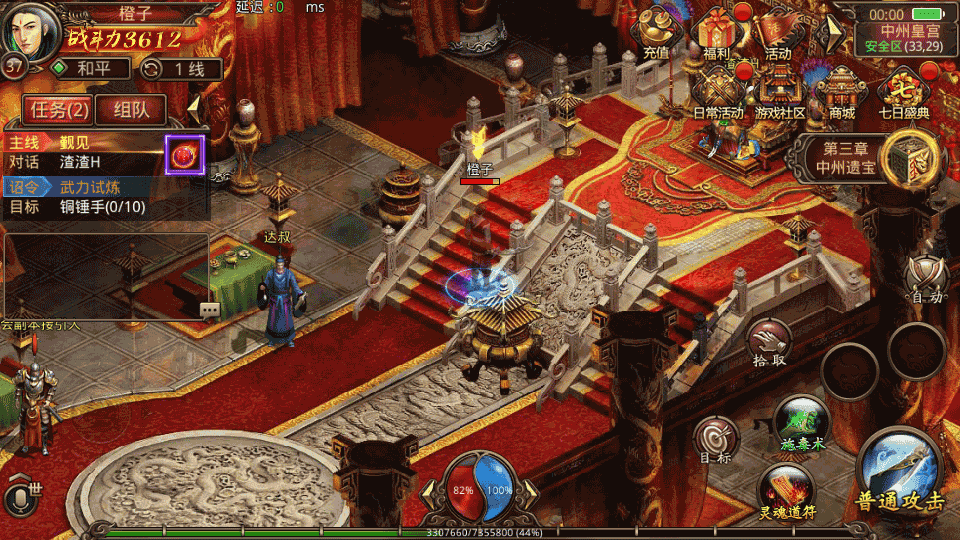Open the 福利 welfare gift icon

[717, 32]
